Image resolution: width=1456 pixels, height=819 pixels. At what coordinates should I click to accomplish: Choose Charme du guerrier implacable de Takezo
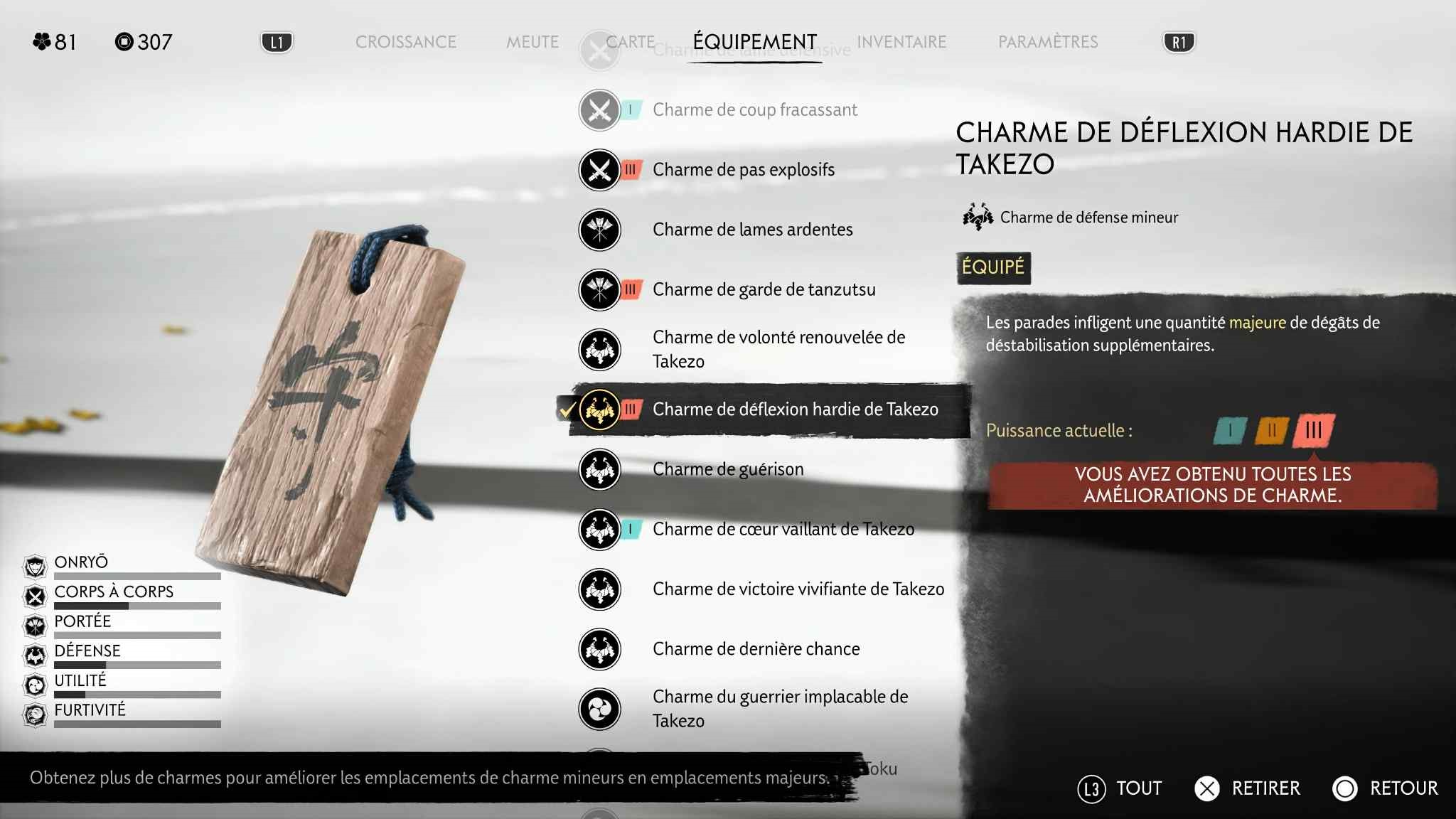coord(780,709)
